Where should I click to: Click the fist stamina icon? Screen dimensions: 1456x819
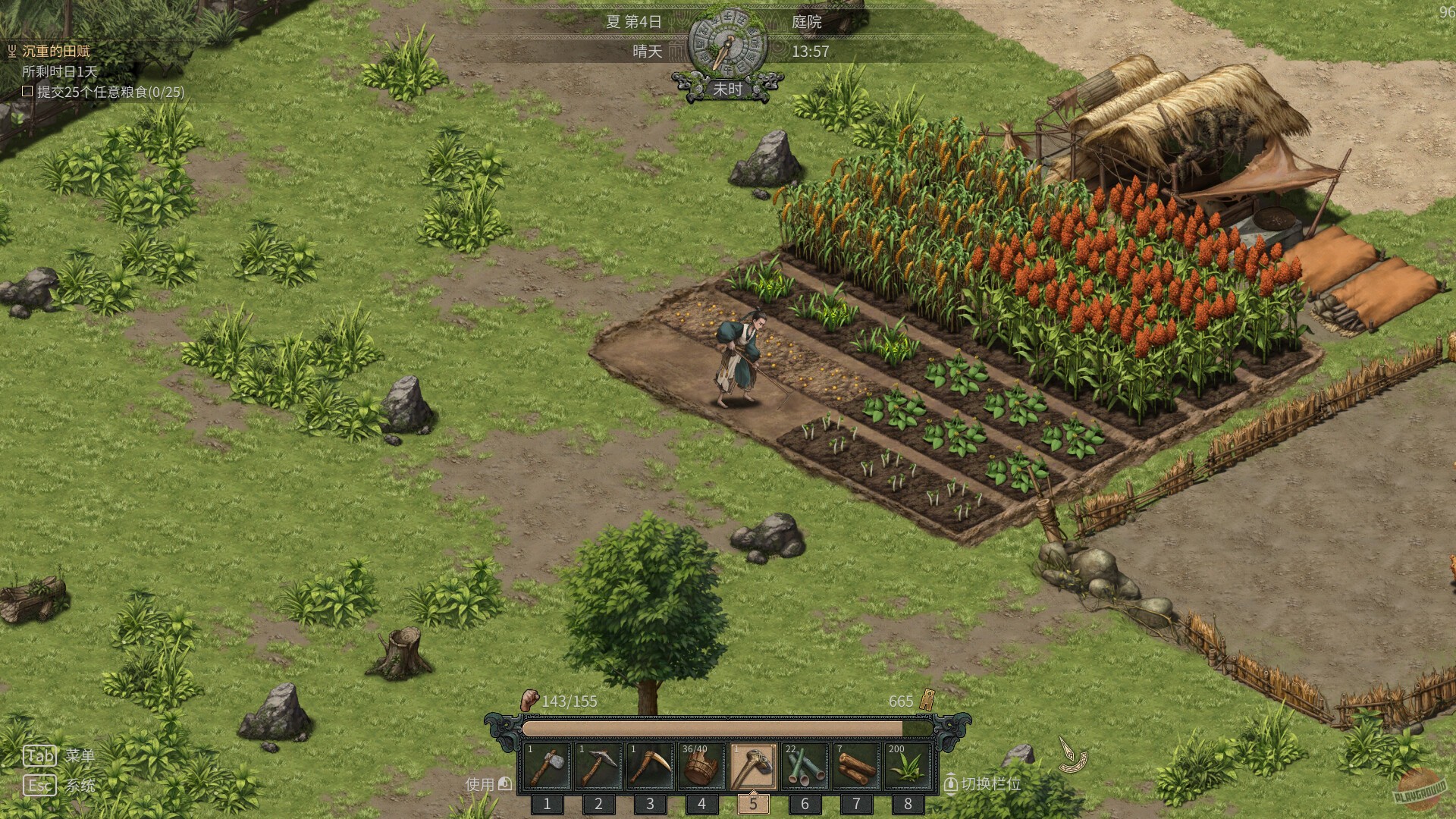click(529, 700)
